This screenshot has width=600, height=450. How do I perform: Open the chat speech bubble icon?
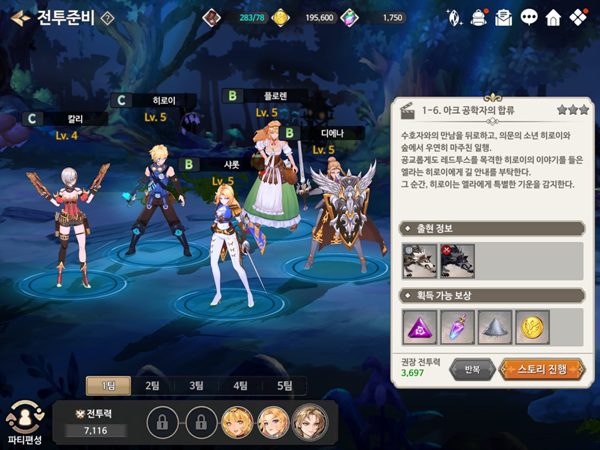click(x=529, y=17)
